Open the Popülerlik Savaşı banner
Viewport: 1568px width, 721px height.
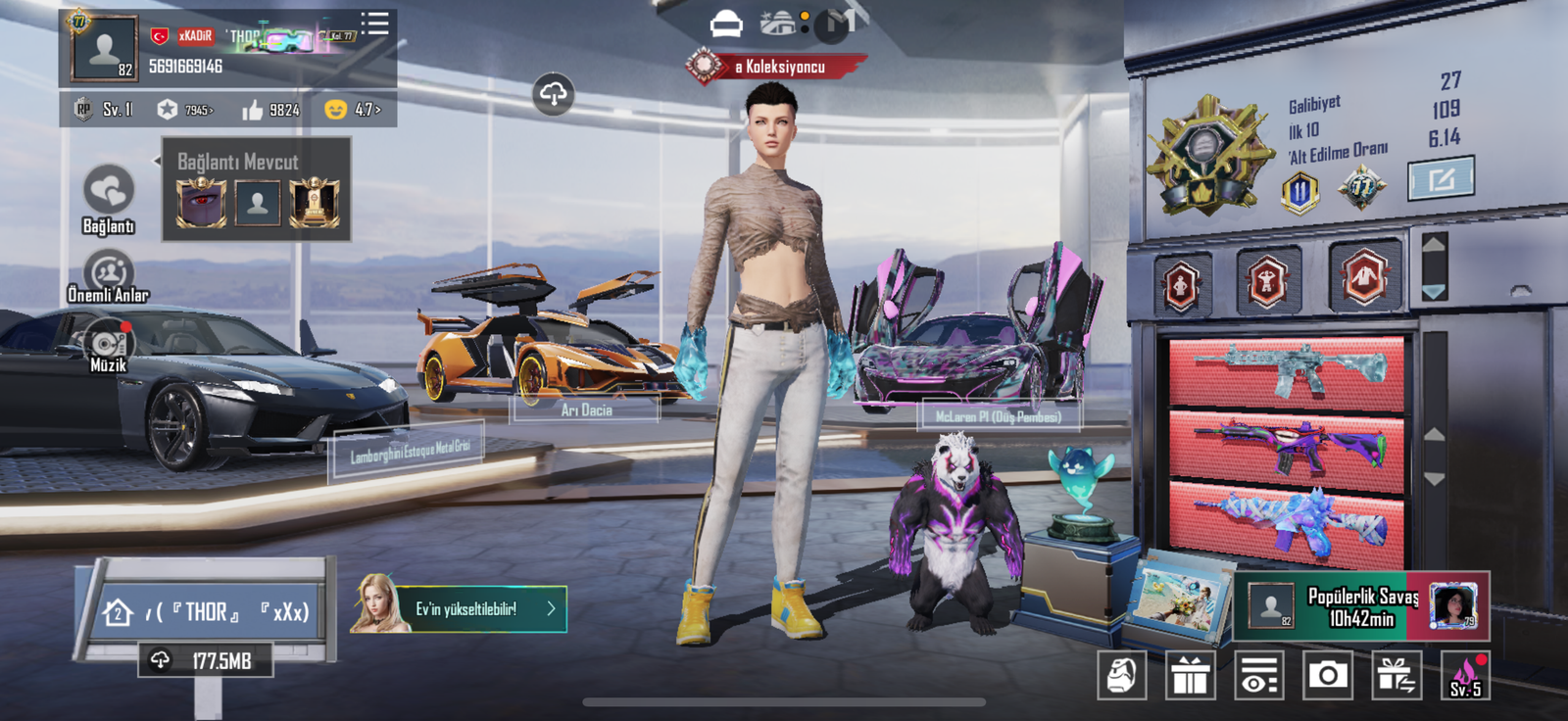tap(1362, 606)
